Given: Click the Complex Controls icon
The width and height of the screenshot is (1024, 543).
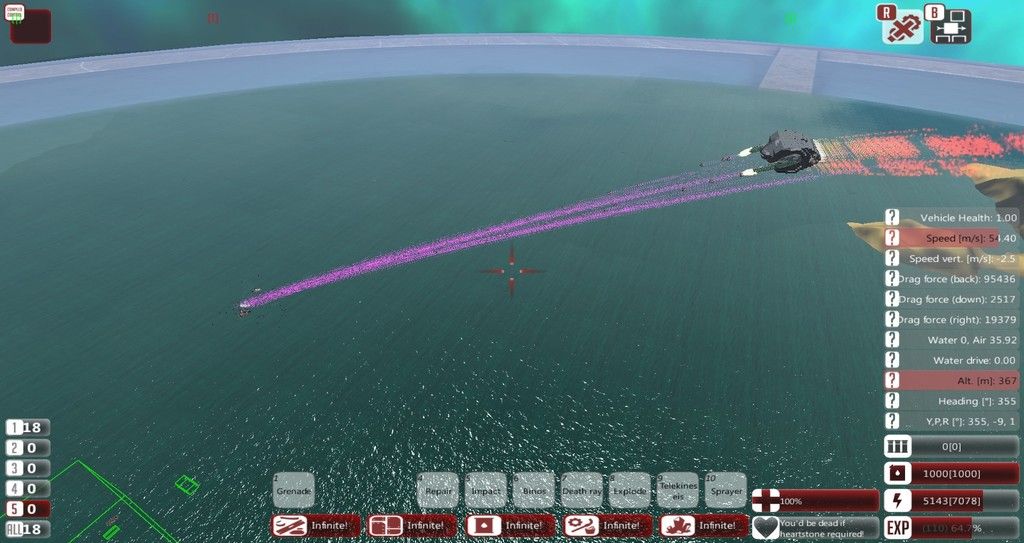Looking at the screenshot, I should click(30, 25).
